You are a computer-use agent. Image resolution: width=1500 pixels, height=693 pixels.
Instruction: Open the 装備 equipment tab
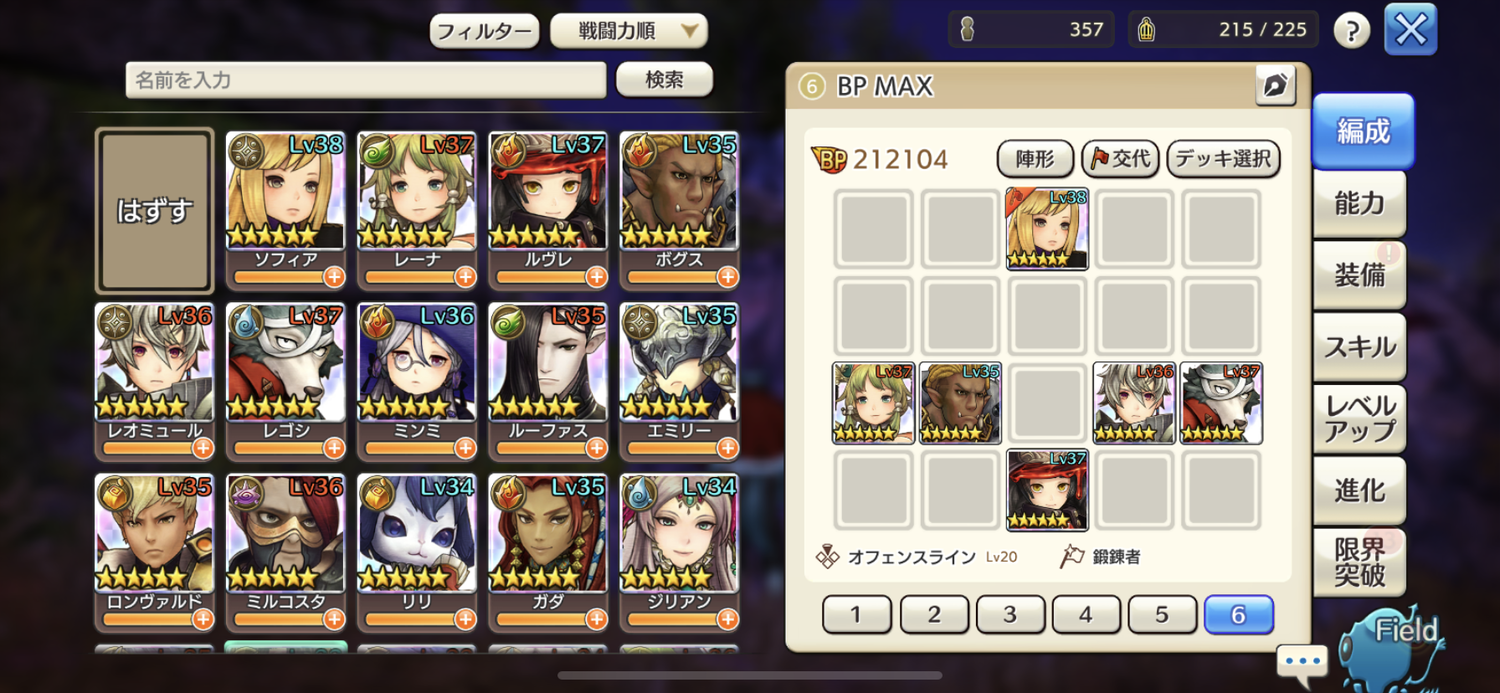tap(1359, 275)
